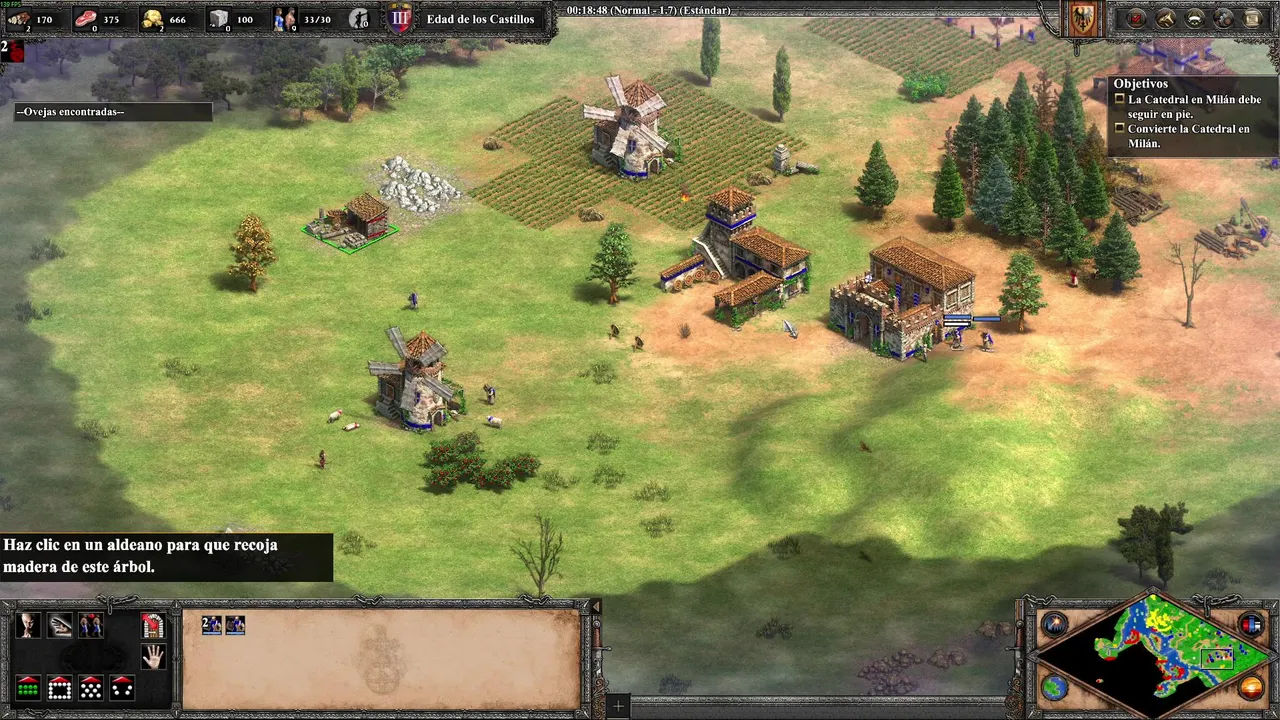Click the glowing orange orb minimap button
This screenshot has height=720, width=1280.
click(x=1251, y=687)
